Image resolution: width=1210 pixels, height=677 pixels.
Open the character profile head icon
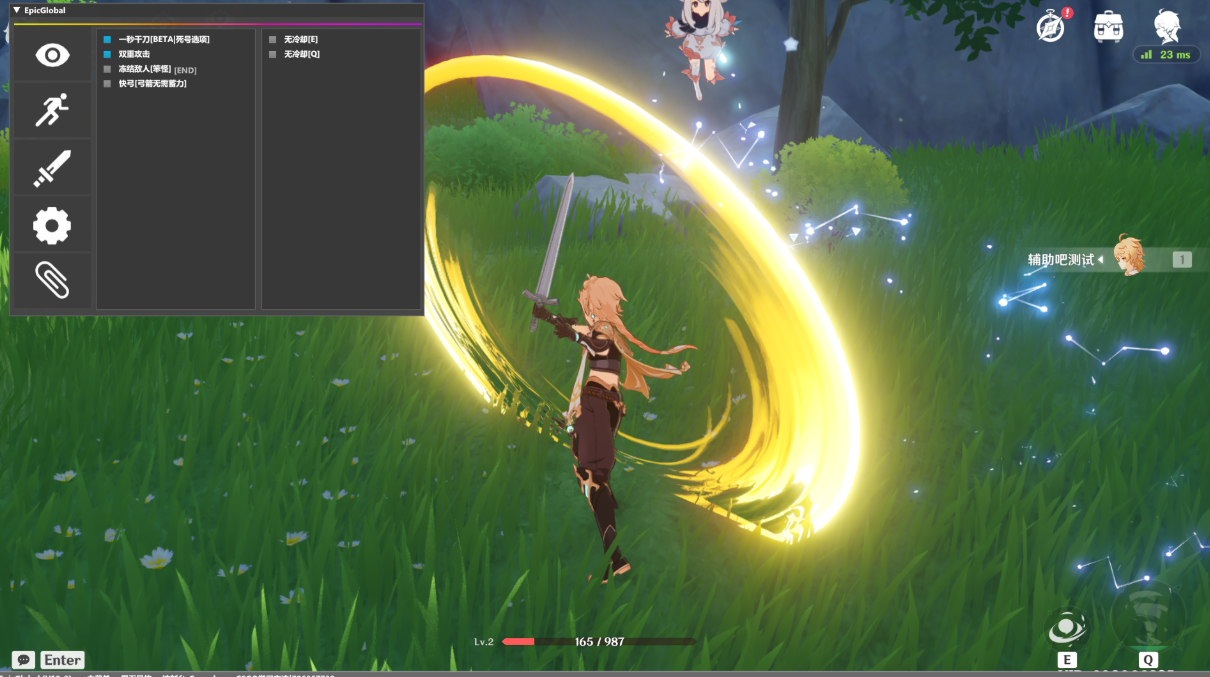tap(1166, 26)
